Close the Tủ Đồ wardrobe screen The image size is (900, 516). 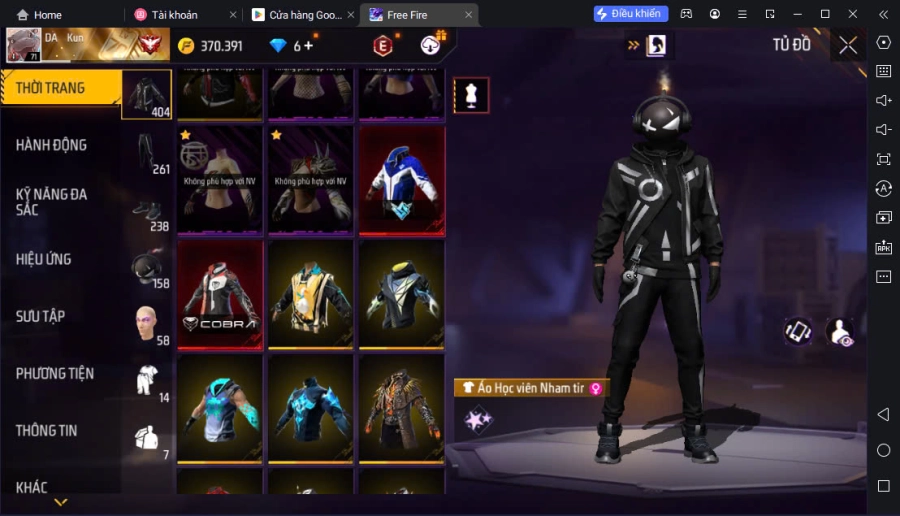(x=848, y=45)
